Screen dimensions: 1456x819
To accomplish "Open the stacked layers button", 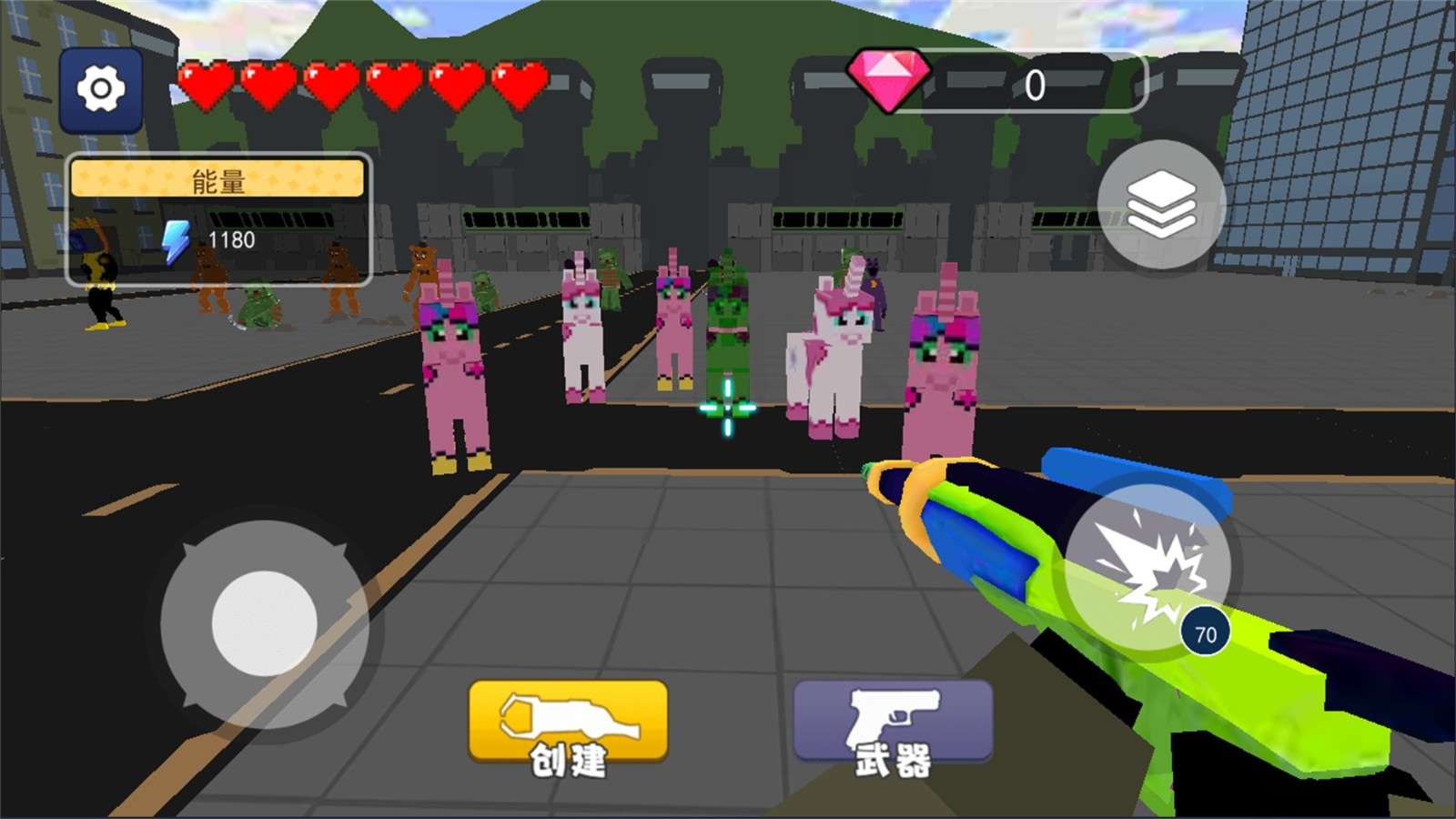I will click(1161, 205).
